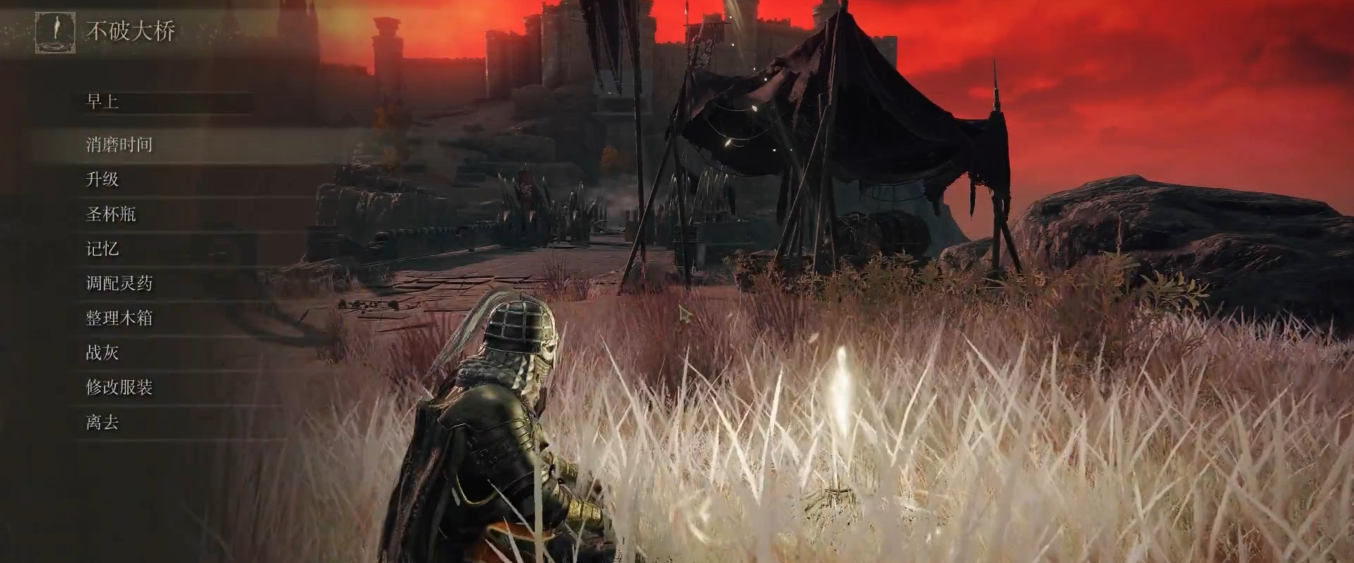Choose the 战灰 Ashes of War entry
This screenshot has height=563, width=1354.
click(103, 353)
